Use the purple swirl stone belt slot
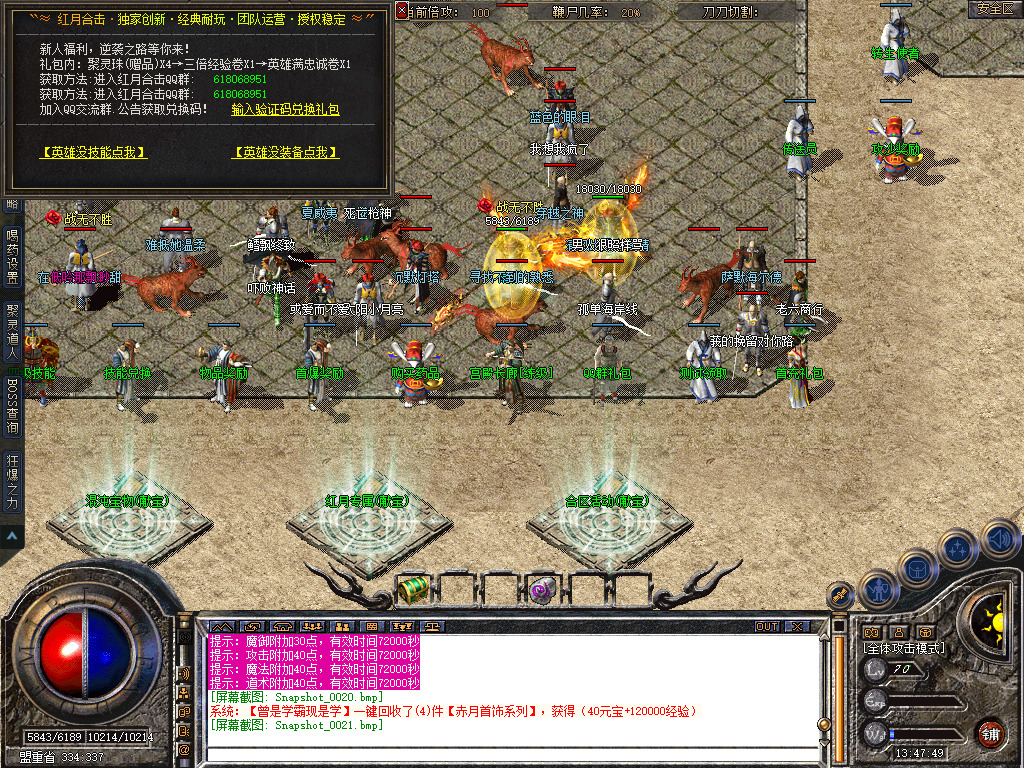 pos(541,589)
